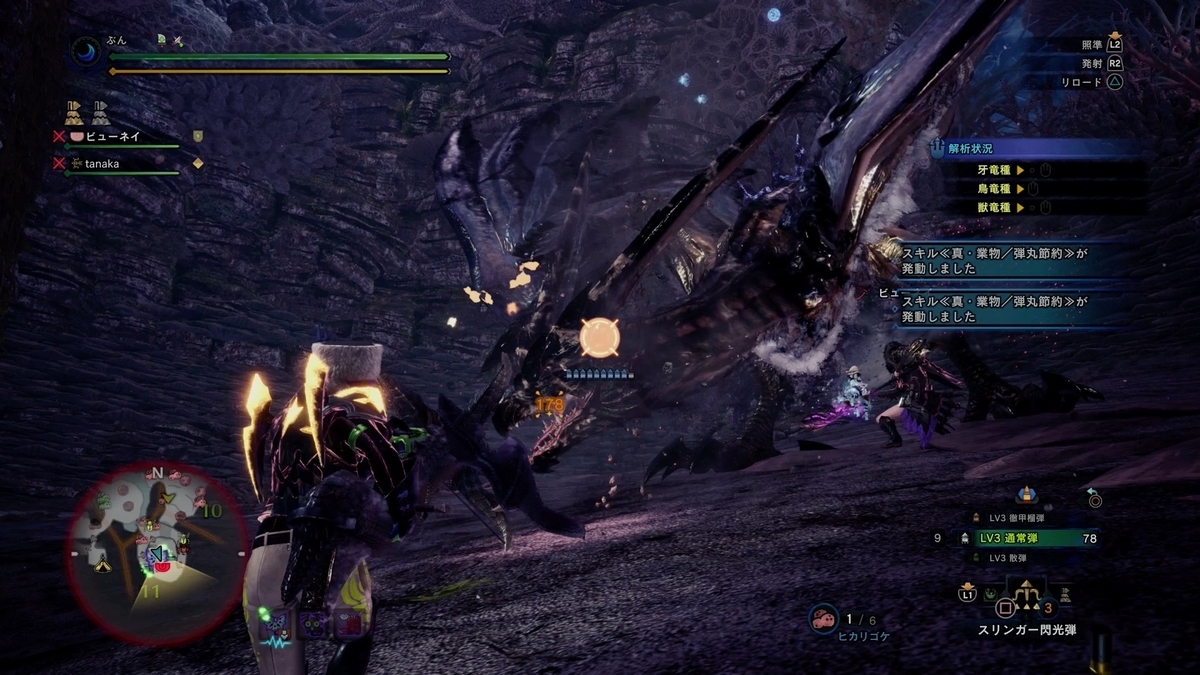Select the 鳥竜種 research entry
Viewport: 1200px width, 675px height.
(1000, 188)
